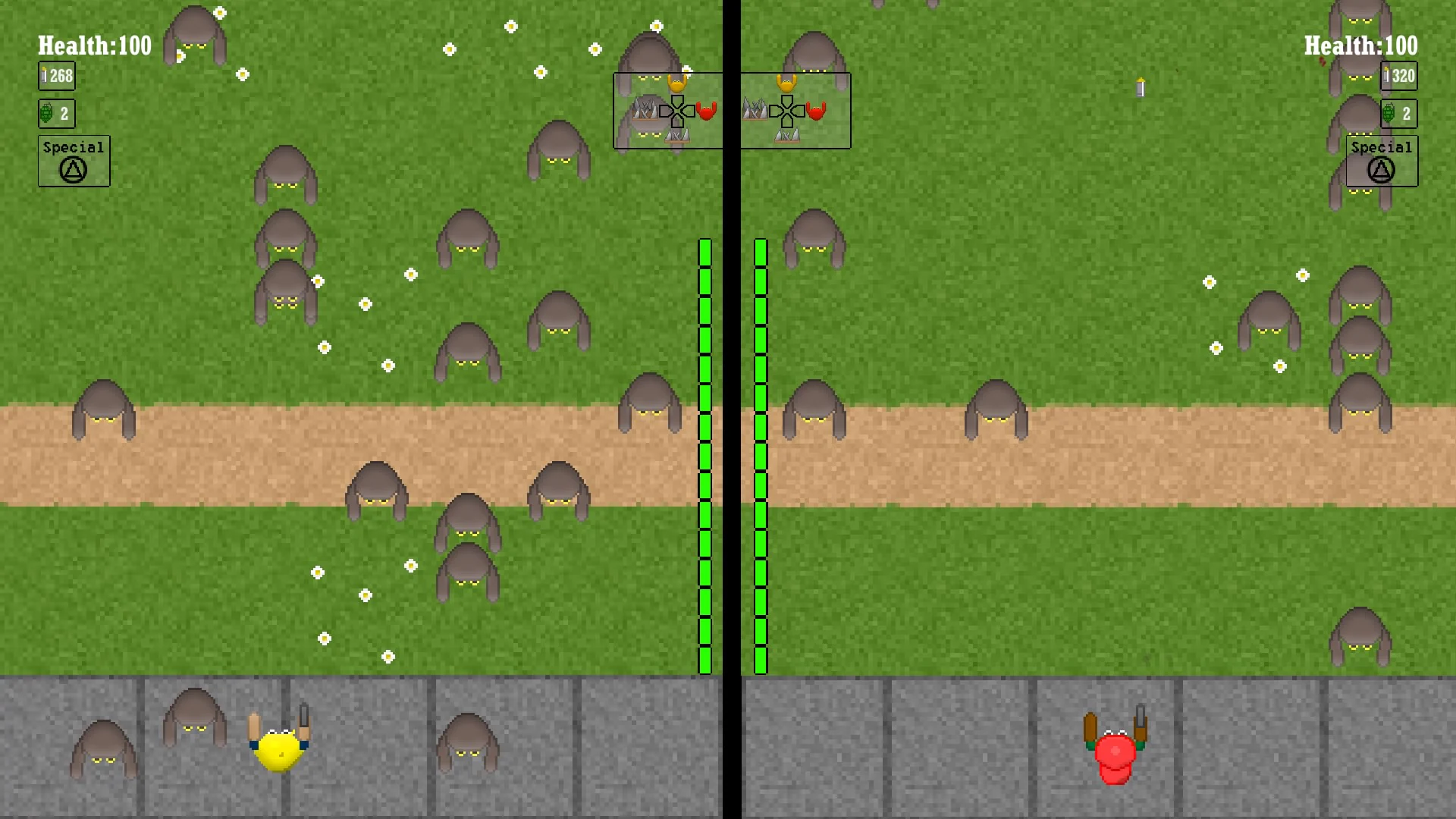Viewport: 1456px width, 819px height.
Task: Click the Health:100 label at top left
Action: click(x=93, y=45)
